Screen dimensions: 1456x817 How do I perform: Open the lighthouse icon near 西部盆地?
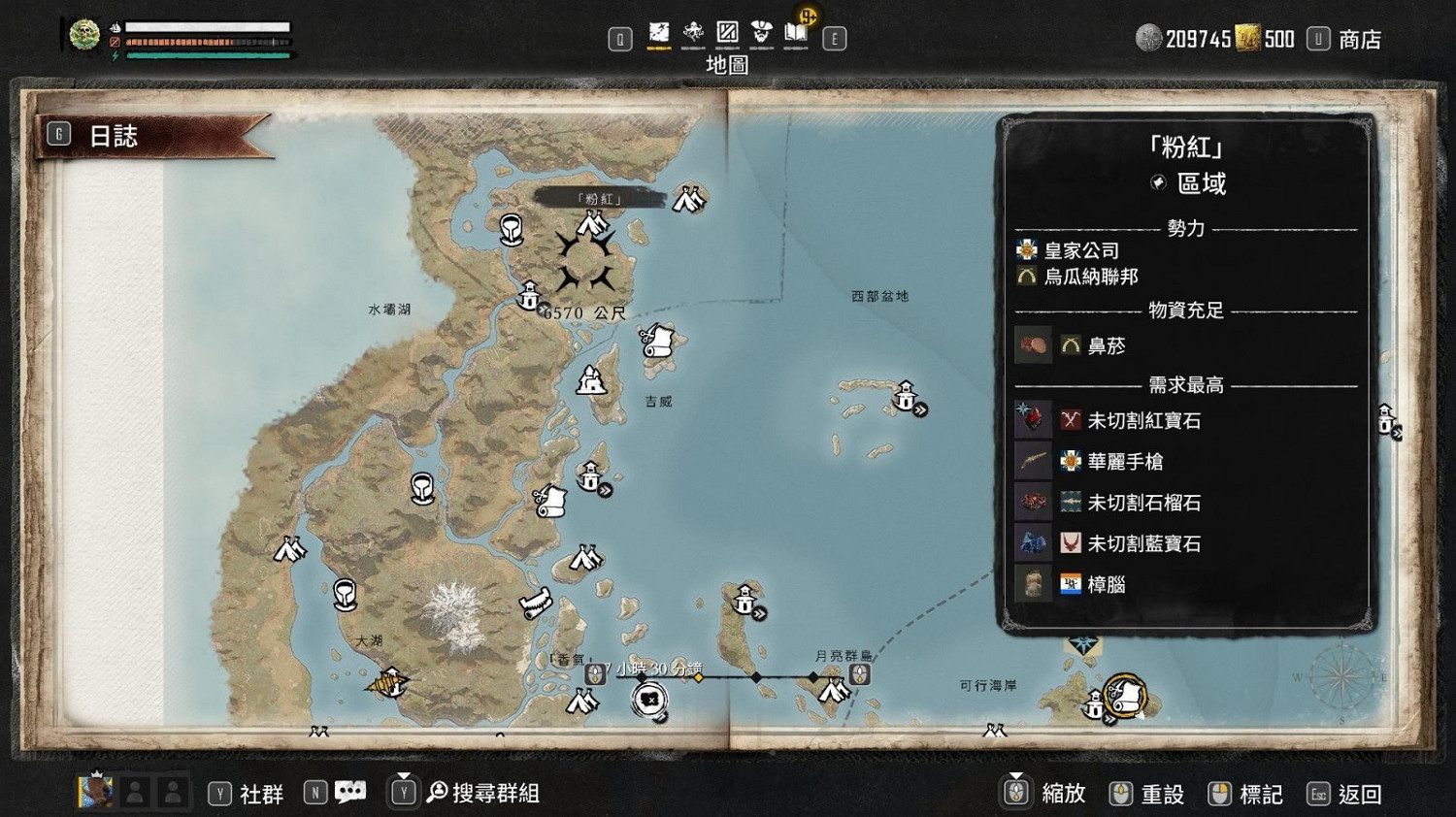[905, 396]
